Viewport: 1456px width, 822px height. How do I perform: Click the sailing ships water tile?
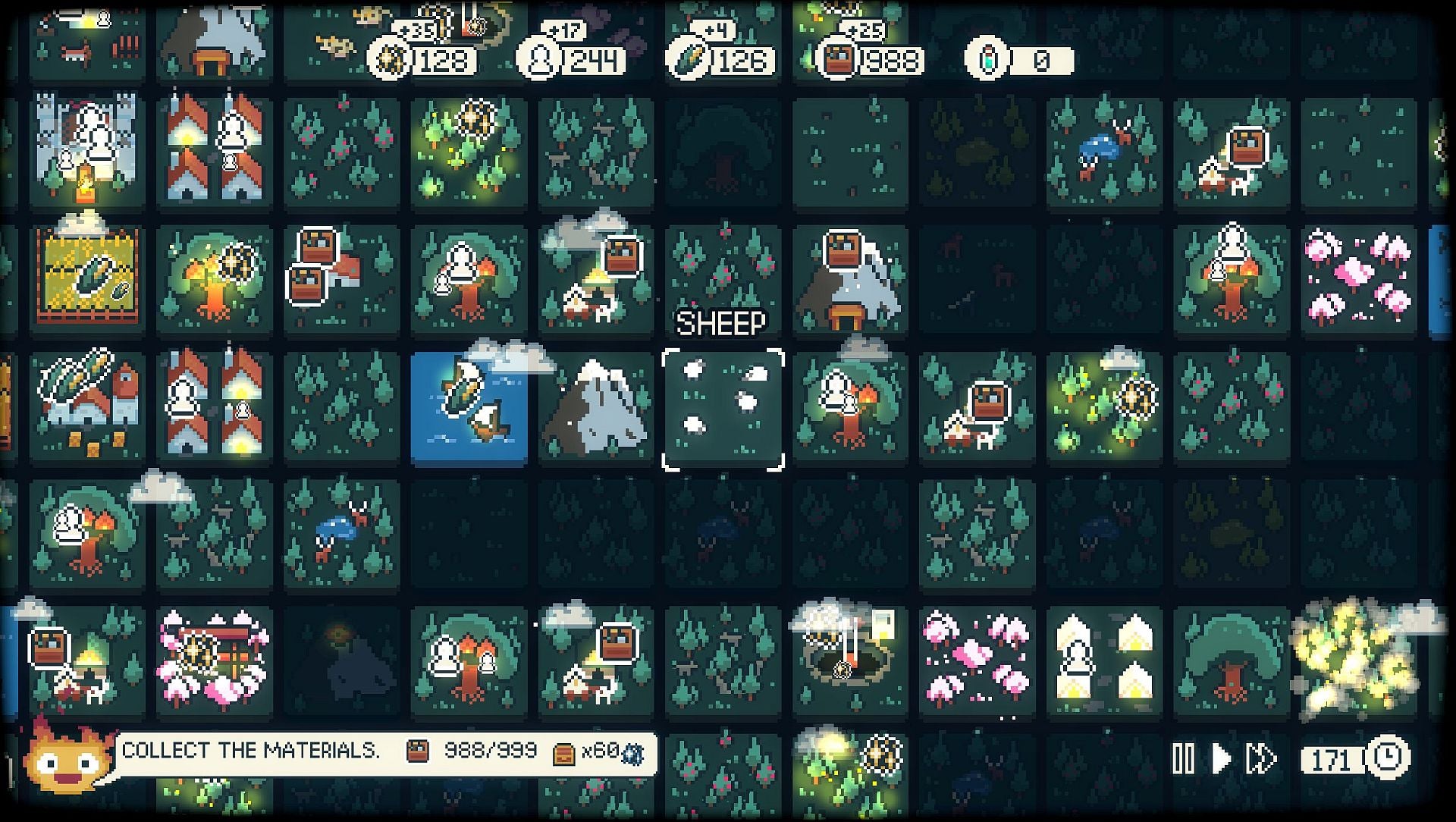(x=468, y=407)
